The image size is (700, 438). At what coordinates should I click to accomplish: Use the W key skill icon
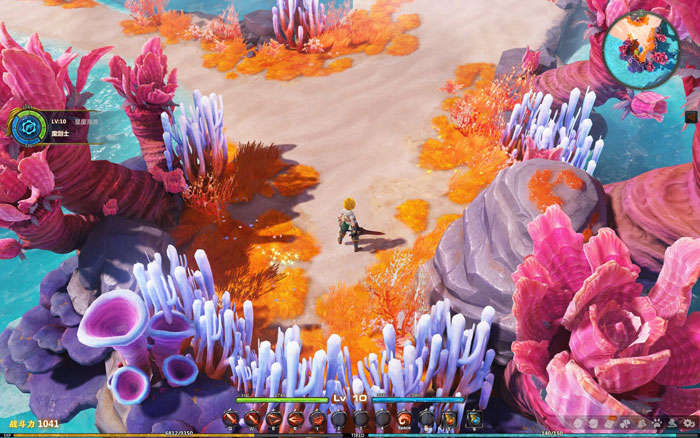click(252, 418)
